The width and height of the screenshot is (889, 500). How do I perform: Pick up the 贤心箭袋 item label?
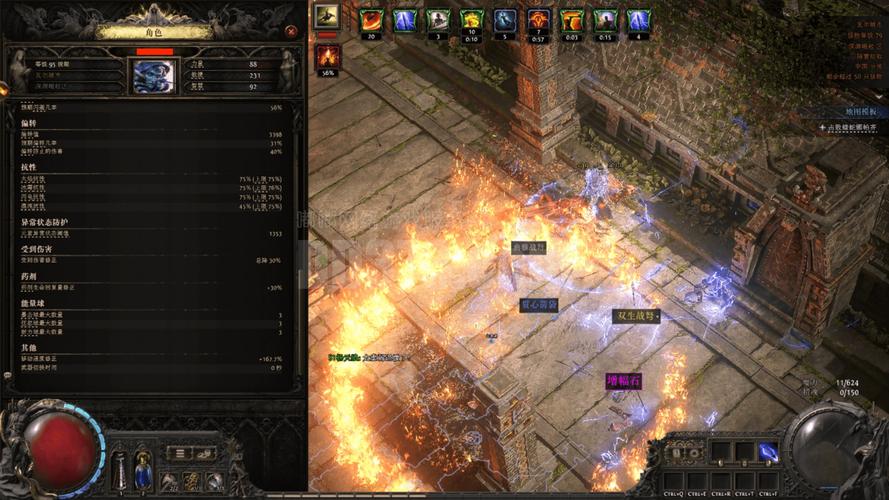[538, 305]
